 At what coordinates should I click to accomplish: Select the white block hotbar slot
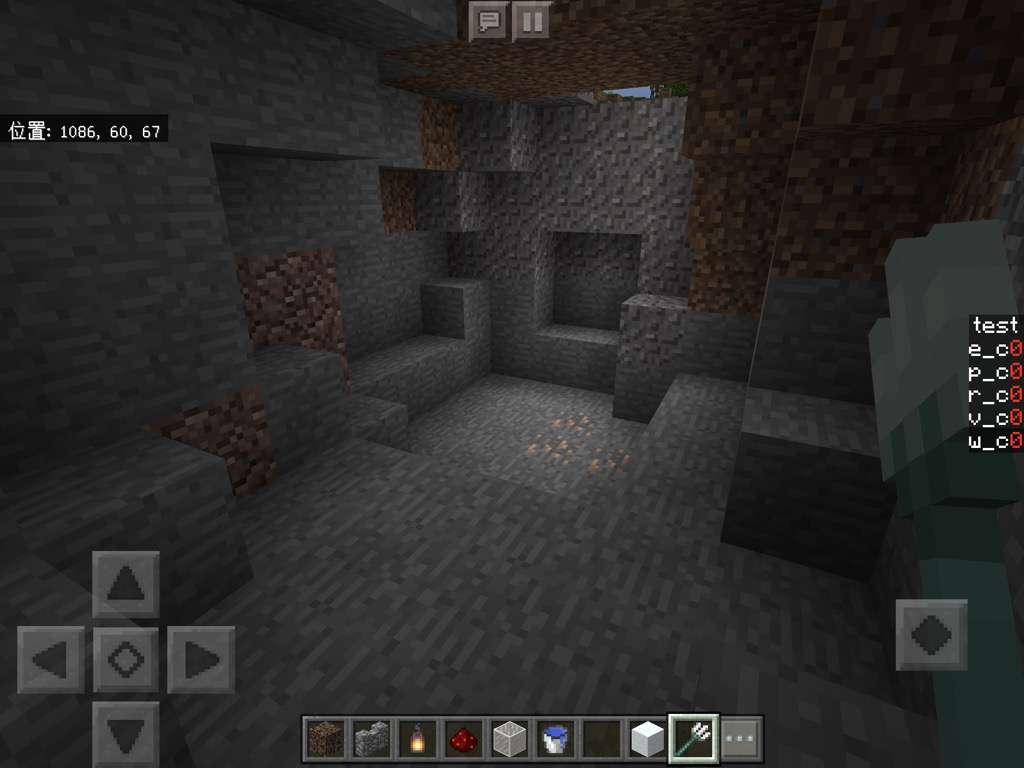[647, 740]
